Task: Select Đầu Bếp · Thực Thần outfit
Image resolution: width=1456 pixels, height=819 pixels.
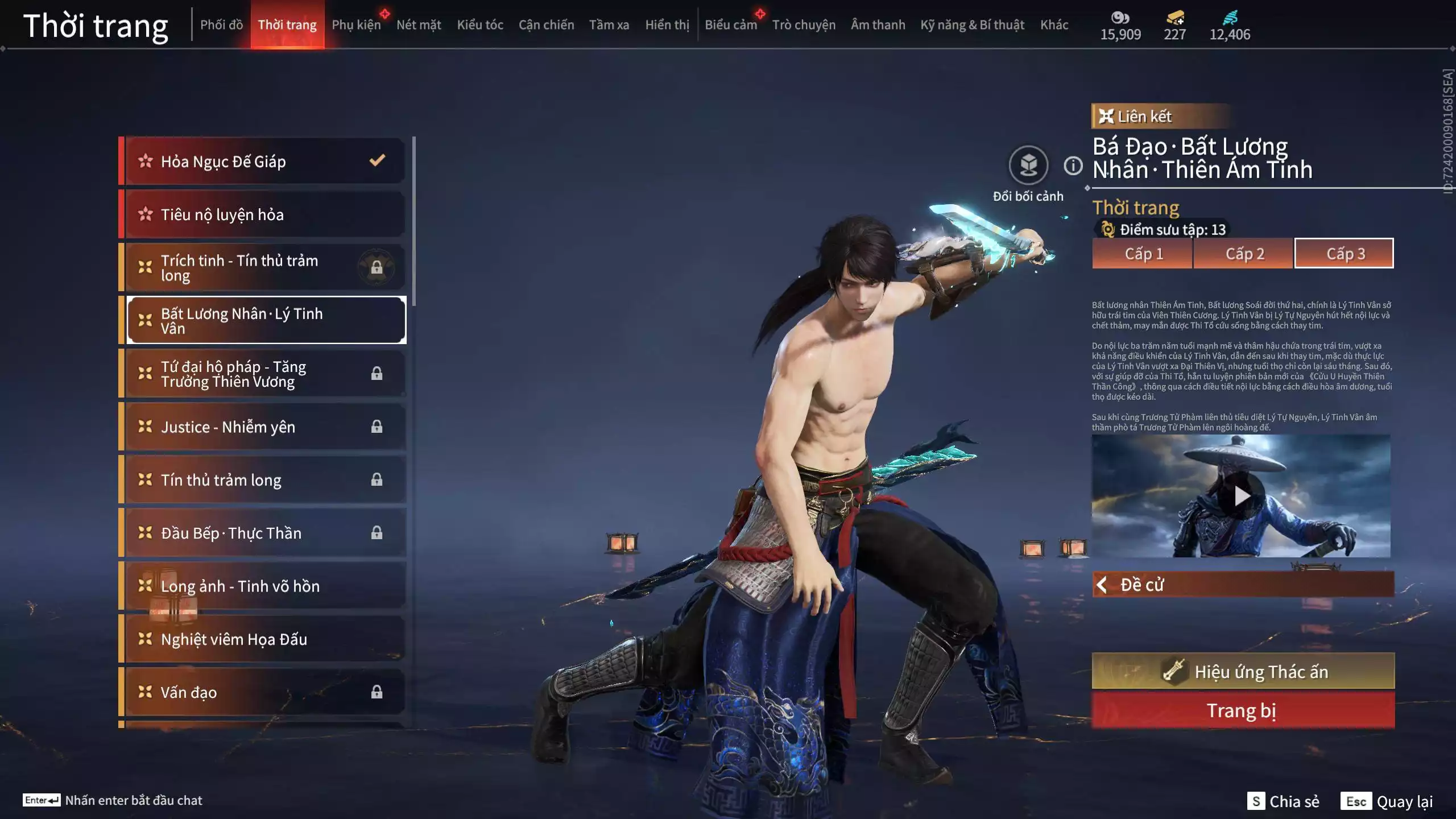Action: 264,533
